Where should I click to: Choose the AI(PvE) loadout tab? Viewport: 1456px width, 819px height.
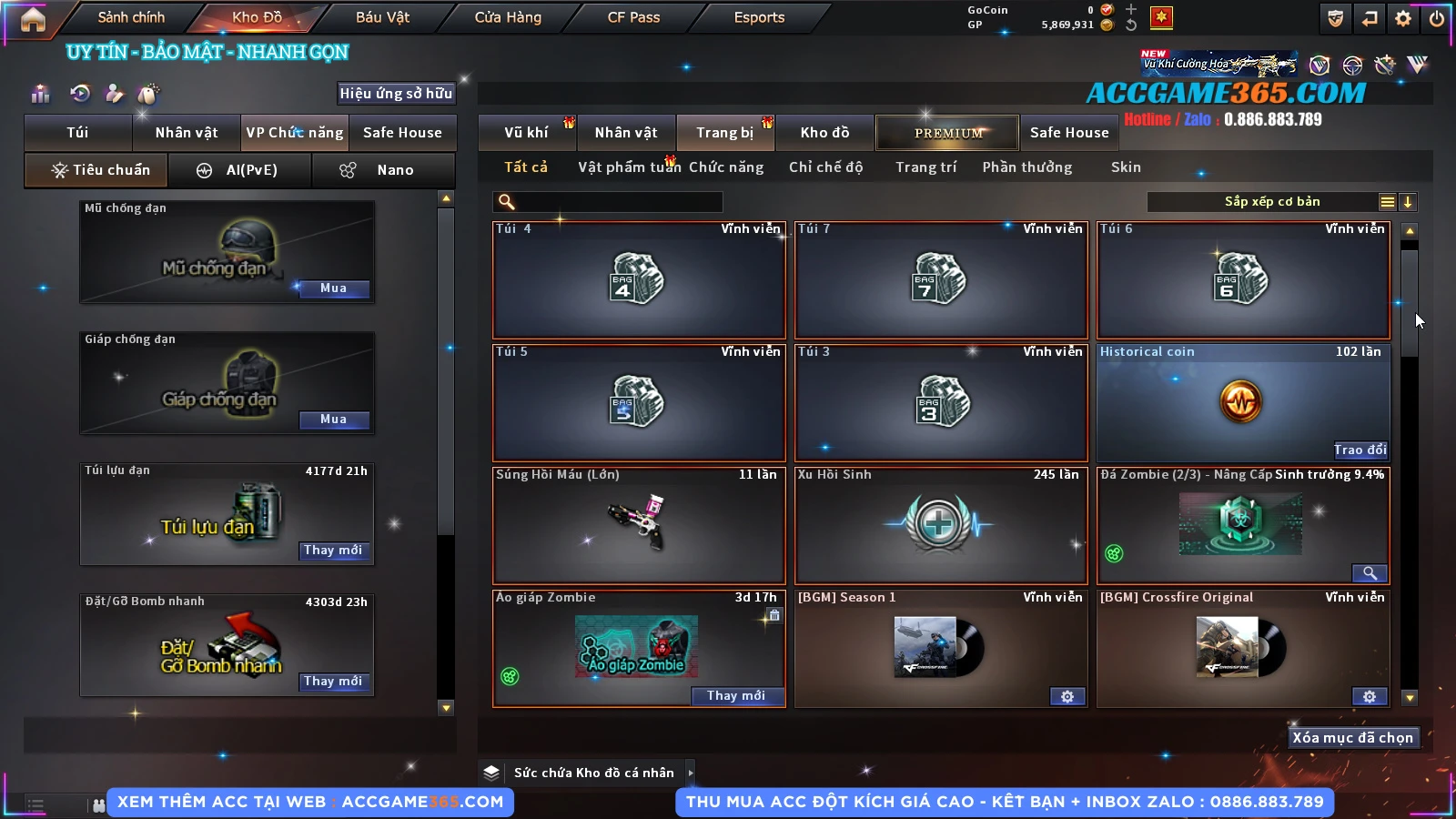click(240, 170)
